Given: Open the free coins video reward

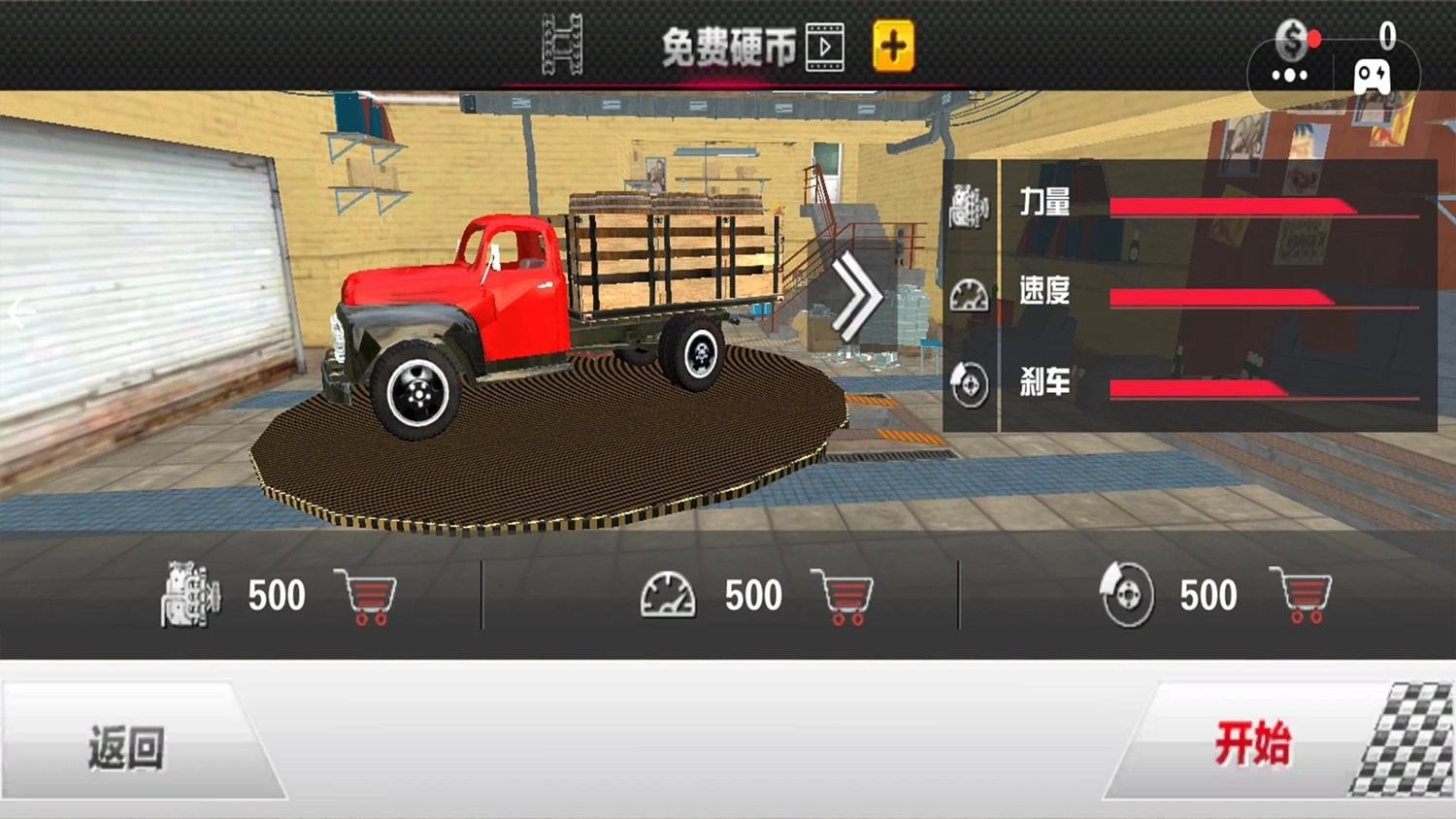Looking at the screenshot, I should tap(823, 45).
